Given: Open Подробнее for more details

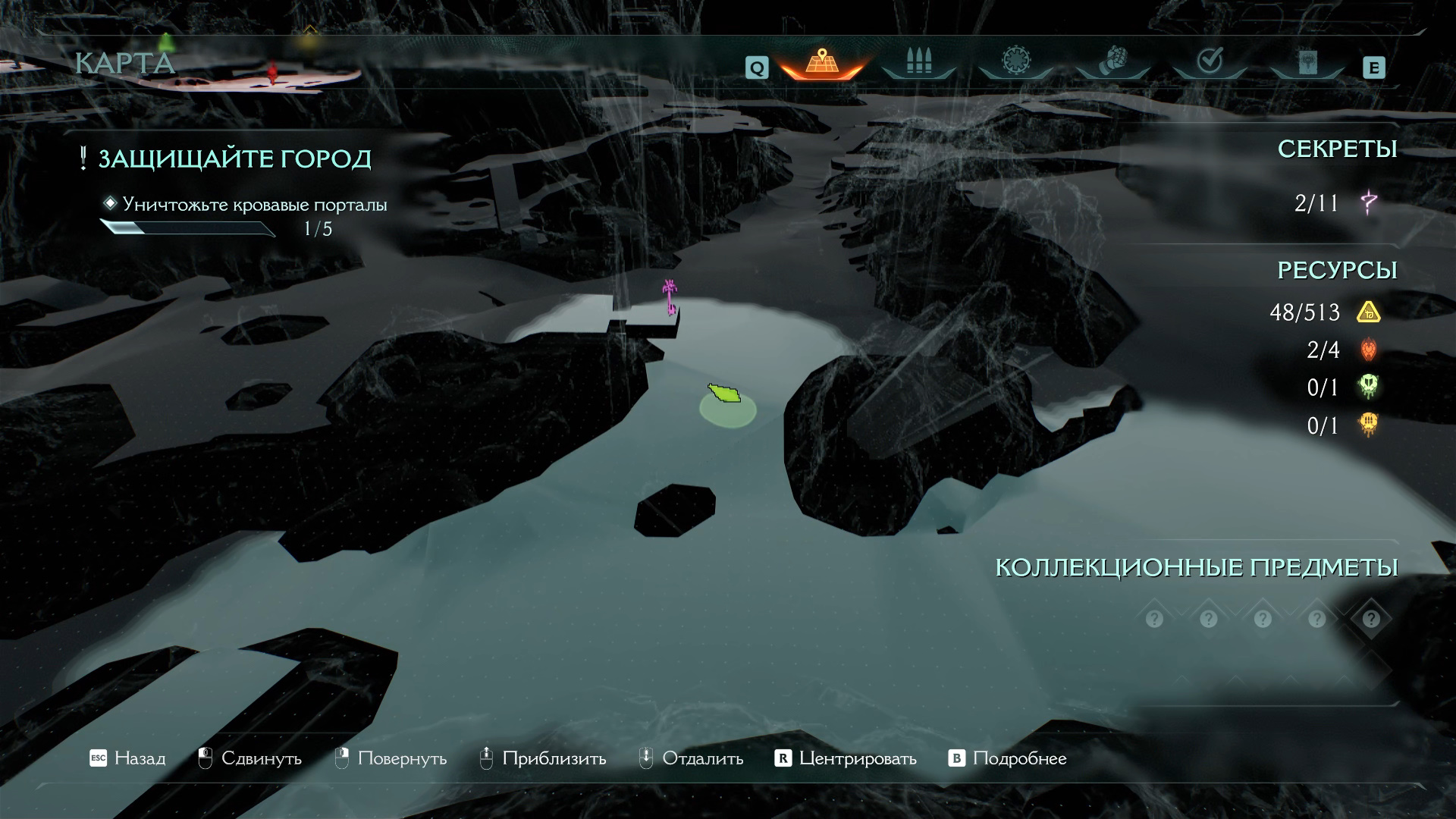Looking at the screenshot, I should coord(1008,758).
